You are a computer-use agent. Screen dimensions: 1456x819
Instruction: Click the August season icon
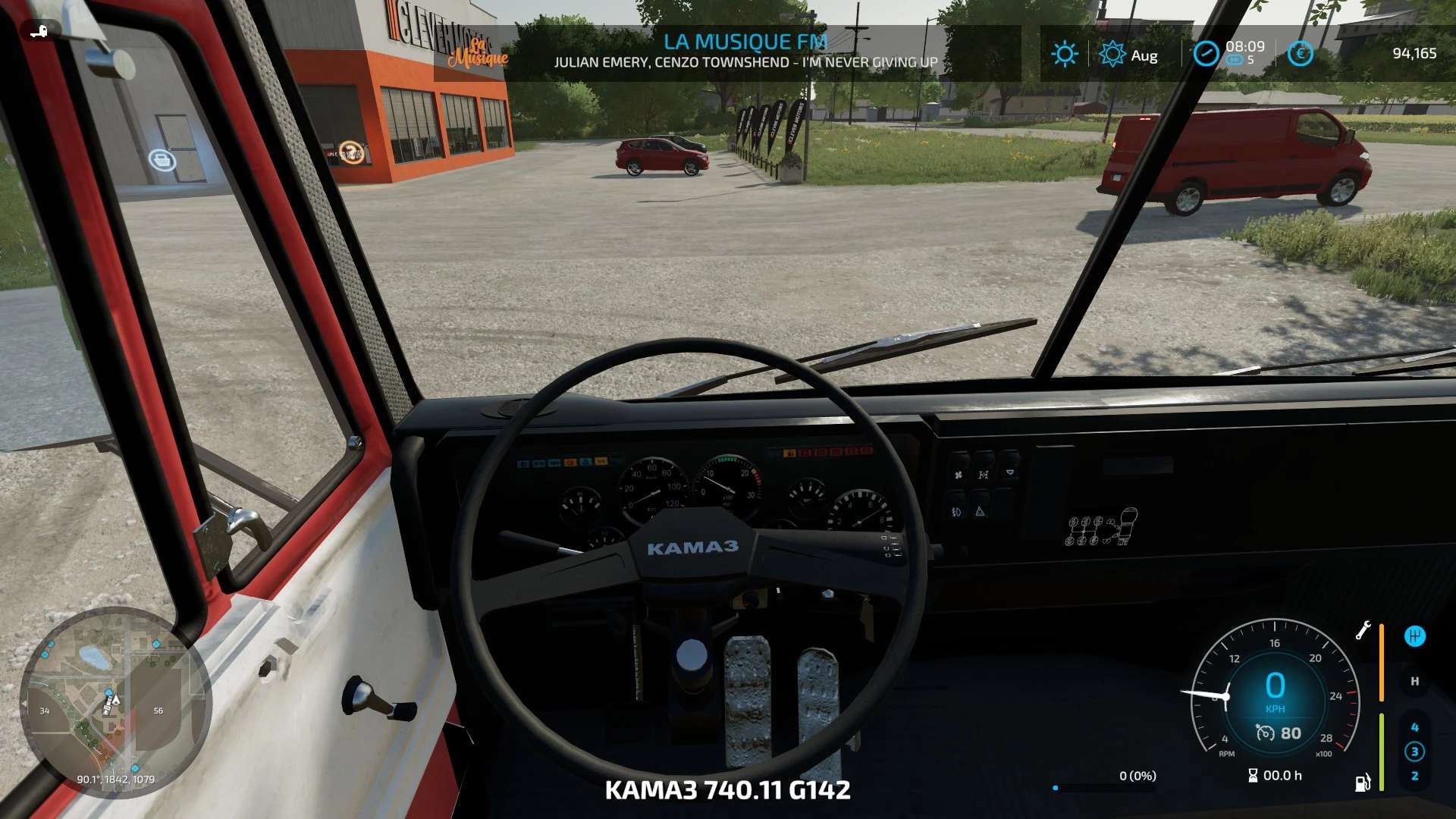coord(1112,54)
